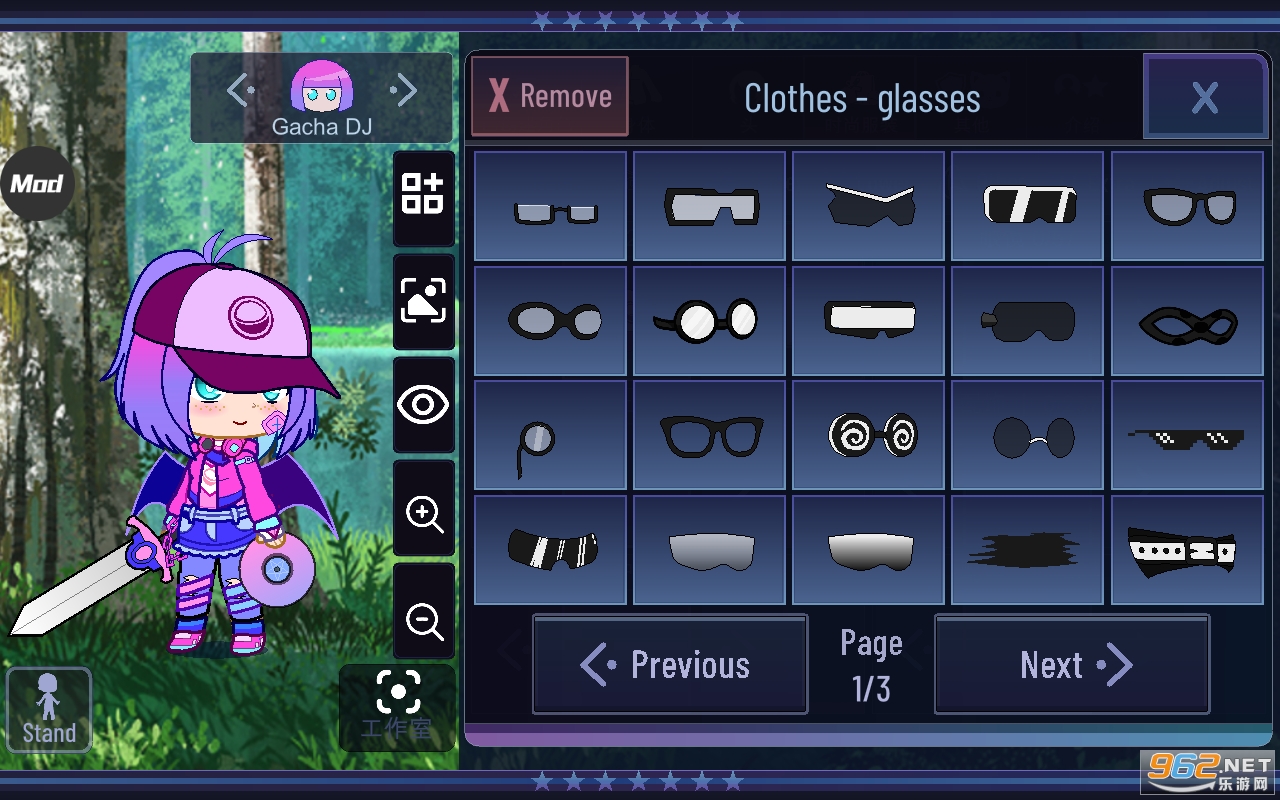
Task: Open the Mod menu
Action: pos(37,184)
